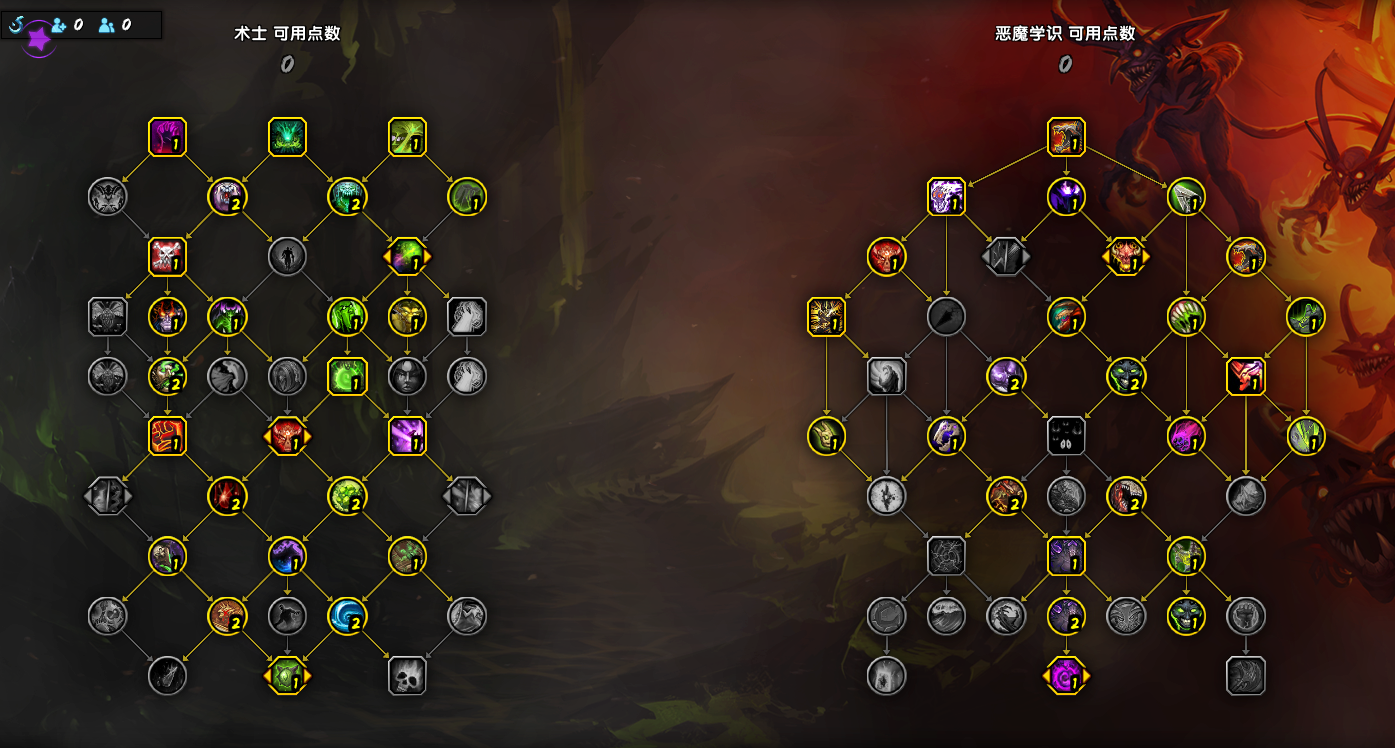
Task: Select the gray skull talent at the Warlock tree bottom
Action: click(408, 675)
